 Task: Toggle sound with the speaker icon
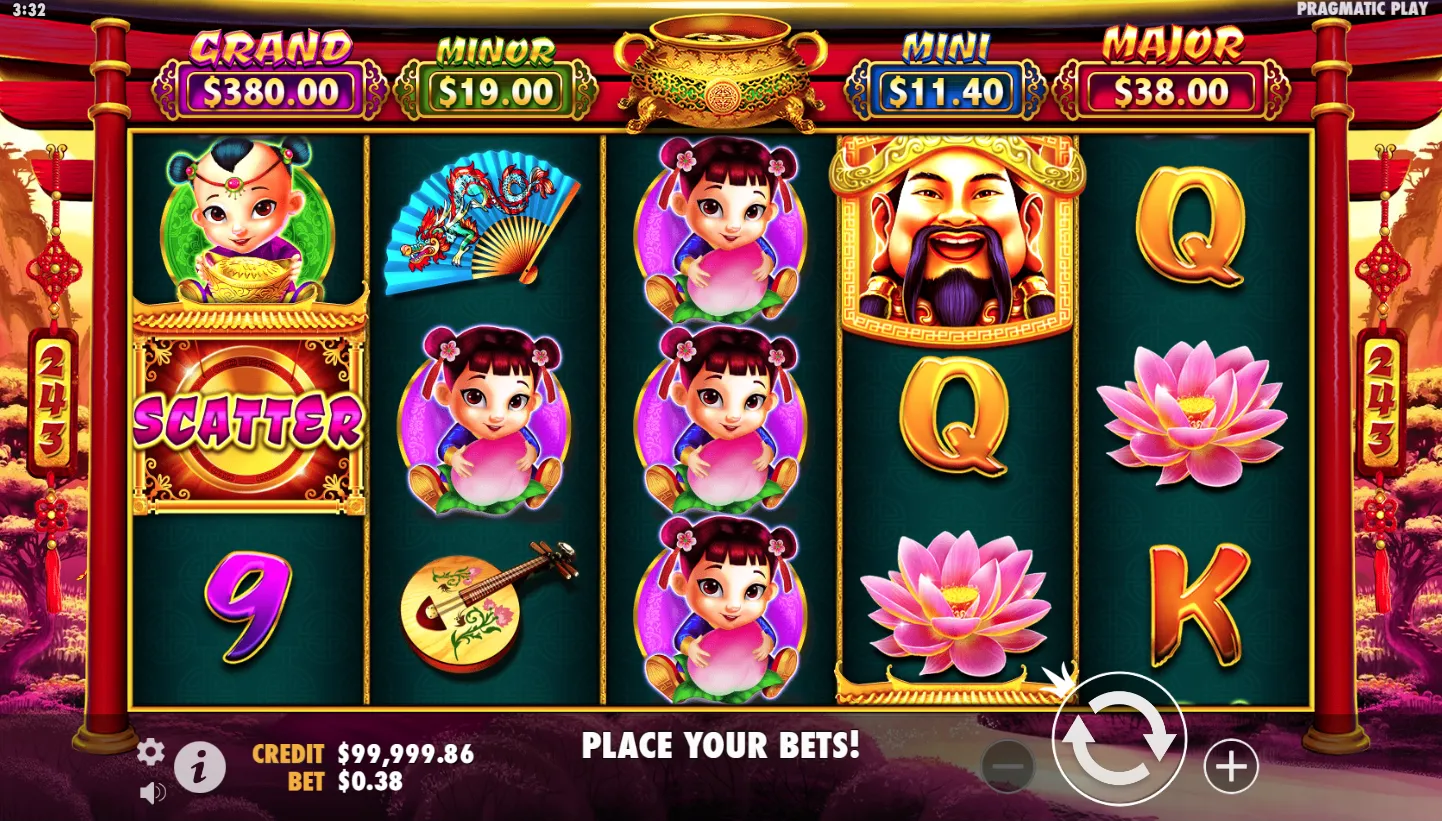pyautogui.click(x=152, y=793)
